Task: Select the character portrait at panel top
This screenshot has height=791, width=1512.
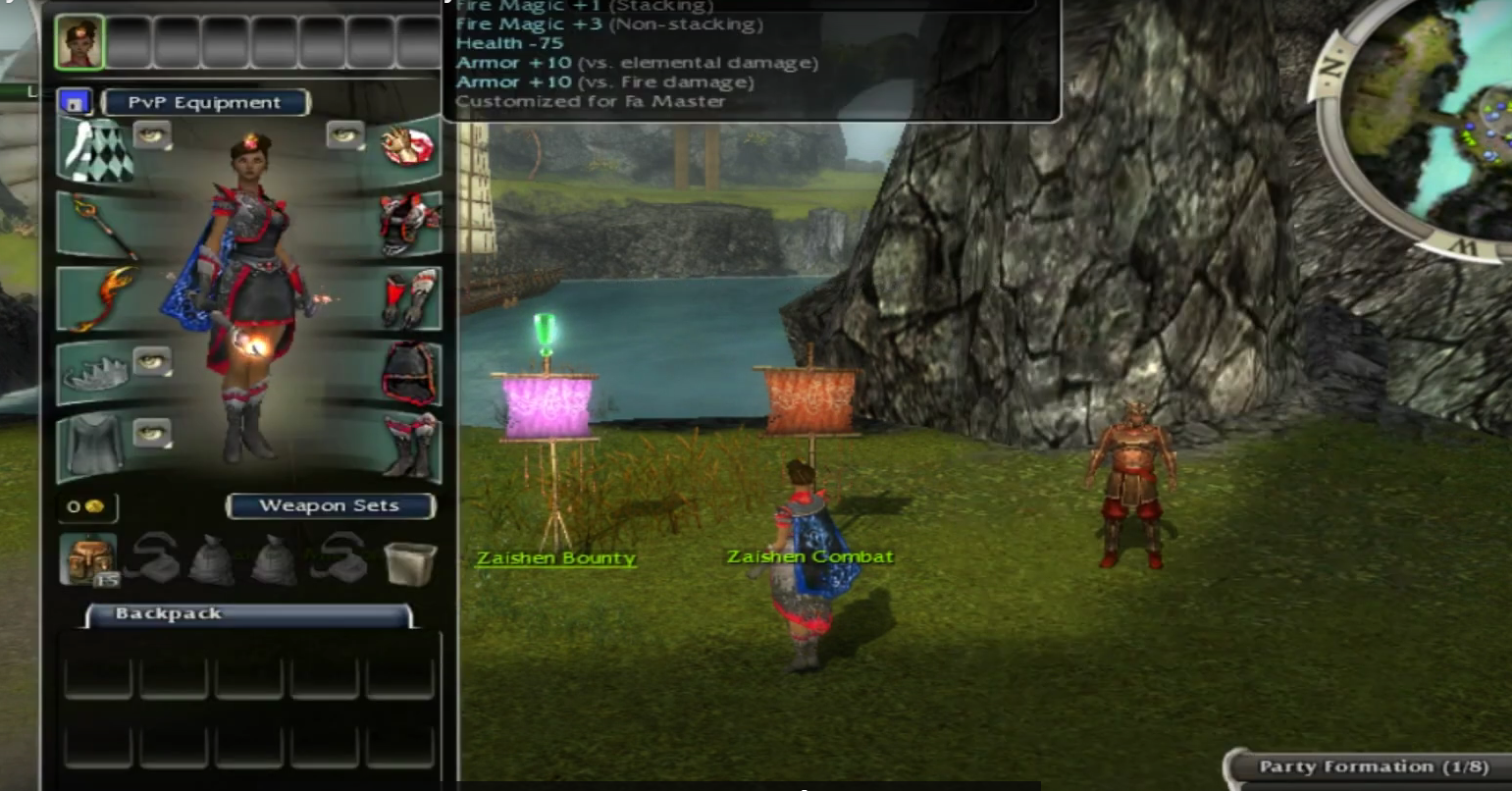Action: pos(79,43)
